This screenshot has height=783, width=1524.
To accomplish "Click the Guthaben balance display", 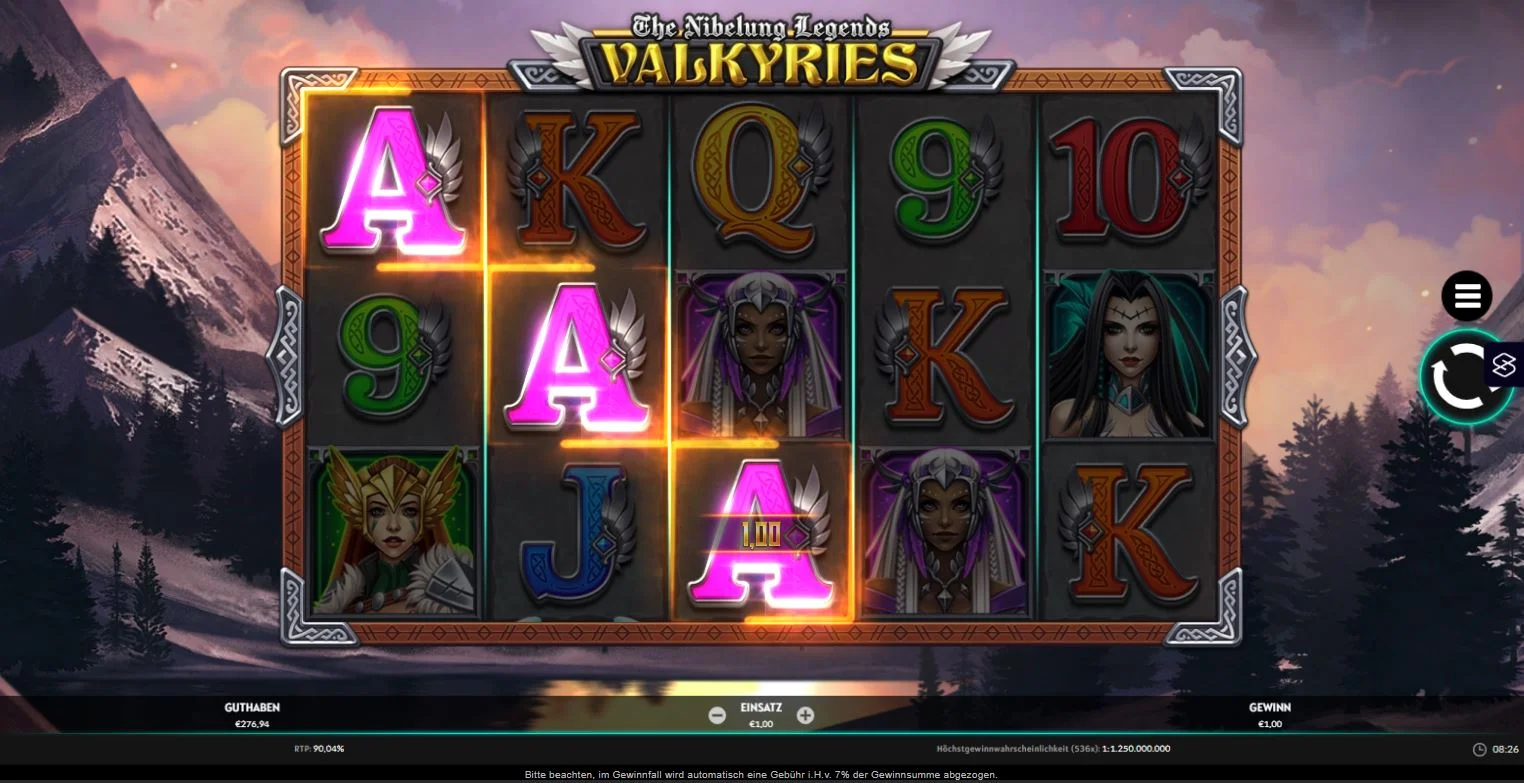I will [x=252, y=713].
